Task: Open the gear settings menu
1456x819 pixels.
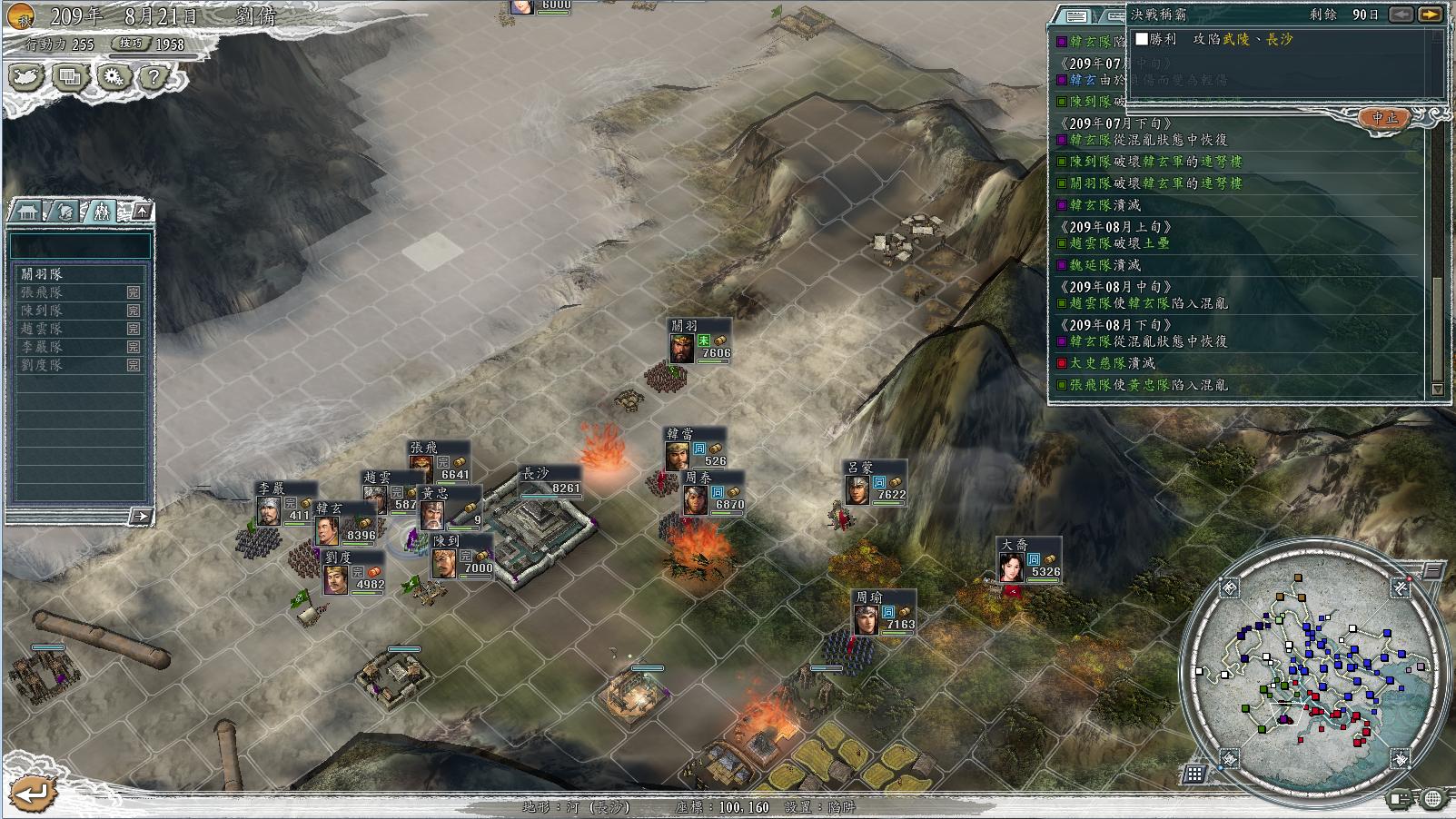Action: (x=113, y=76)
